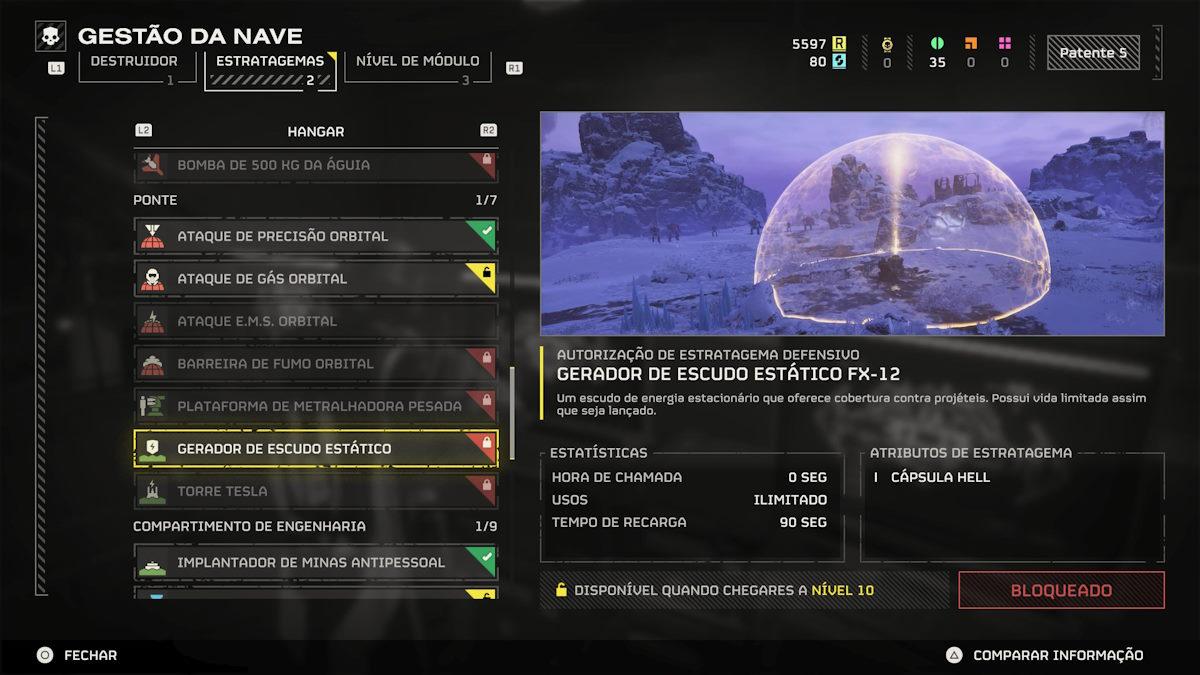Open the Torre Tesla stratagem
The height and width of the screenshot is (675, 1200).
[x=315, y=491]
